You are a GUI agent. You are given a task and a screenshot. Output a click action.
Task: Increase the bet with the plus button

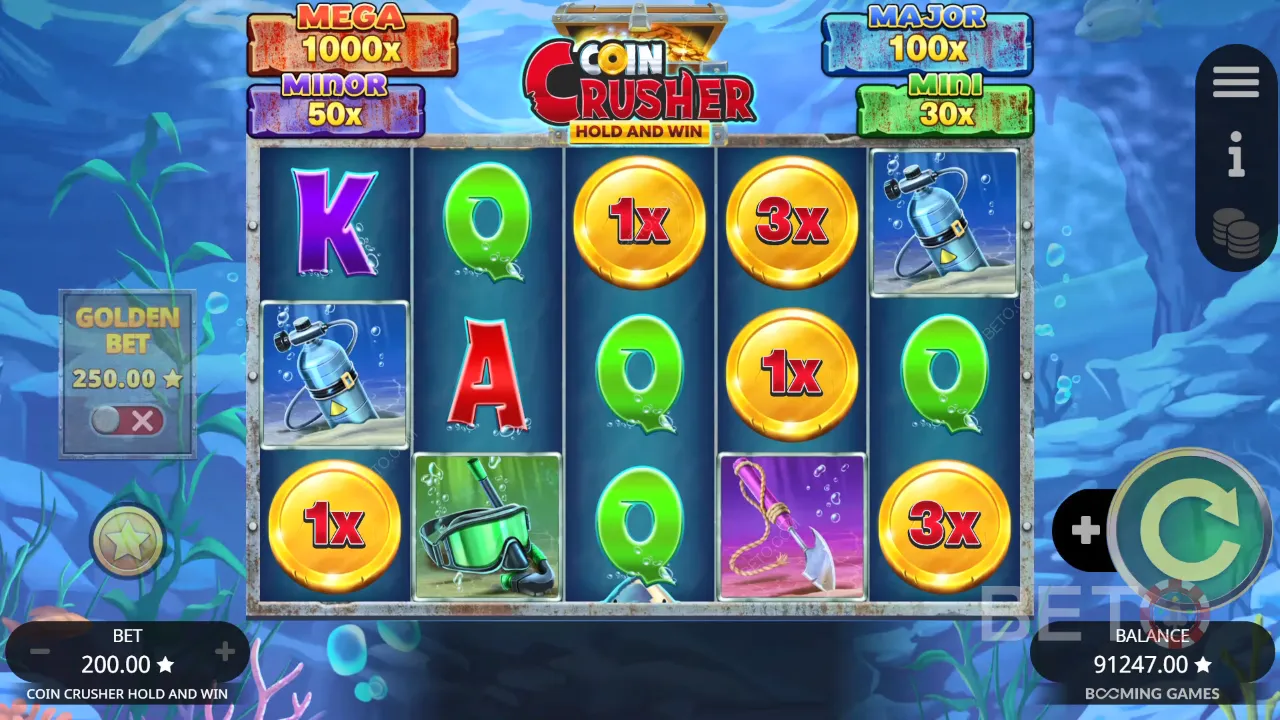click(x=224, y=653)
